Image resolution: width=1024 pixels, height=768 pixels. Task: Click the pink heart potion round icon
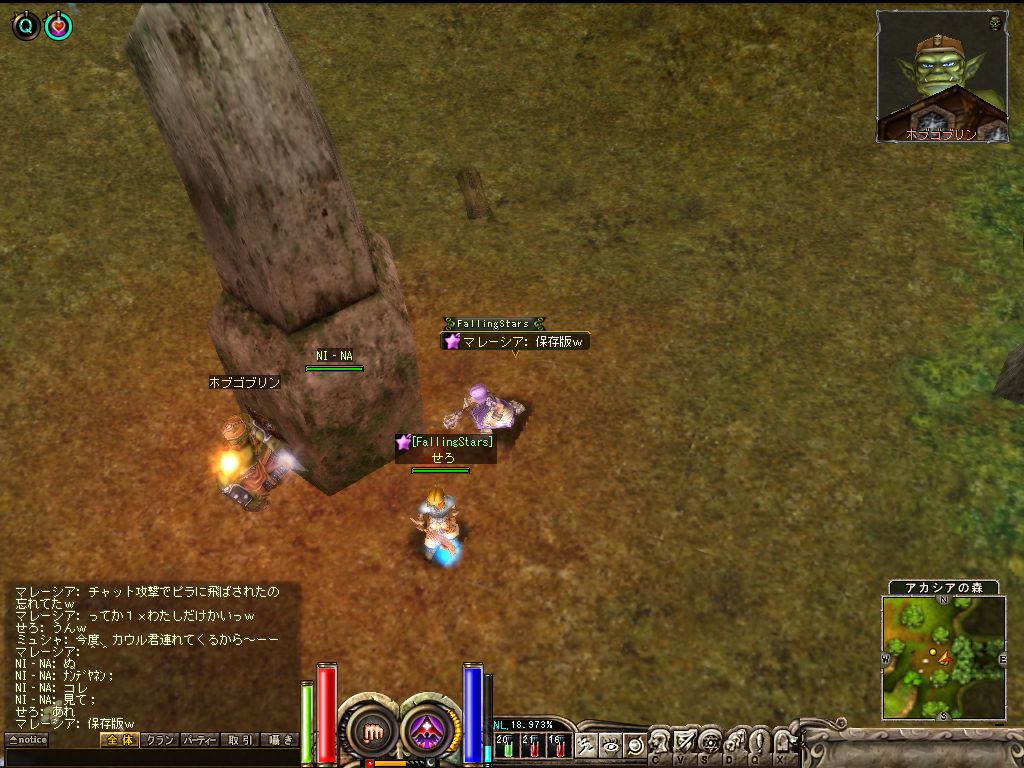click(59, 26)
